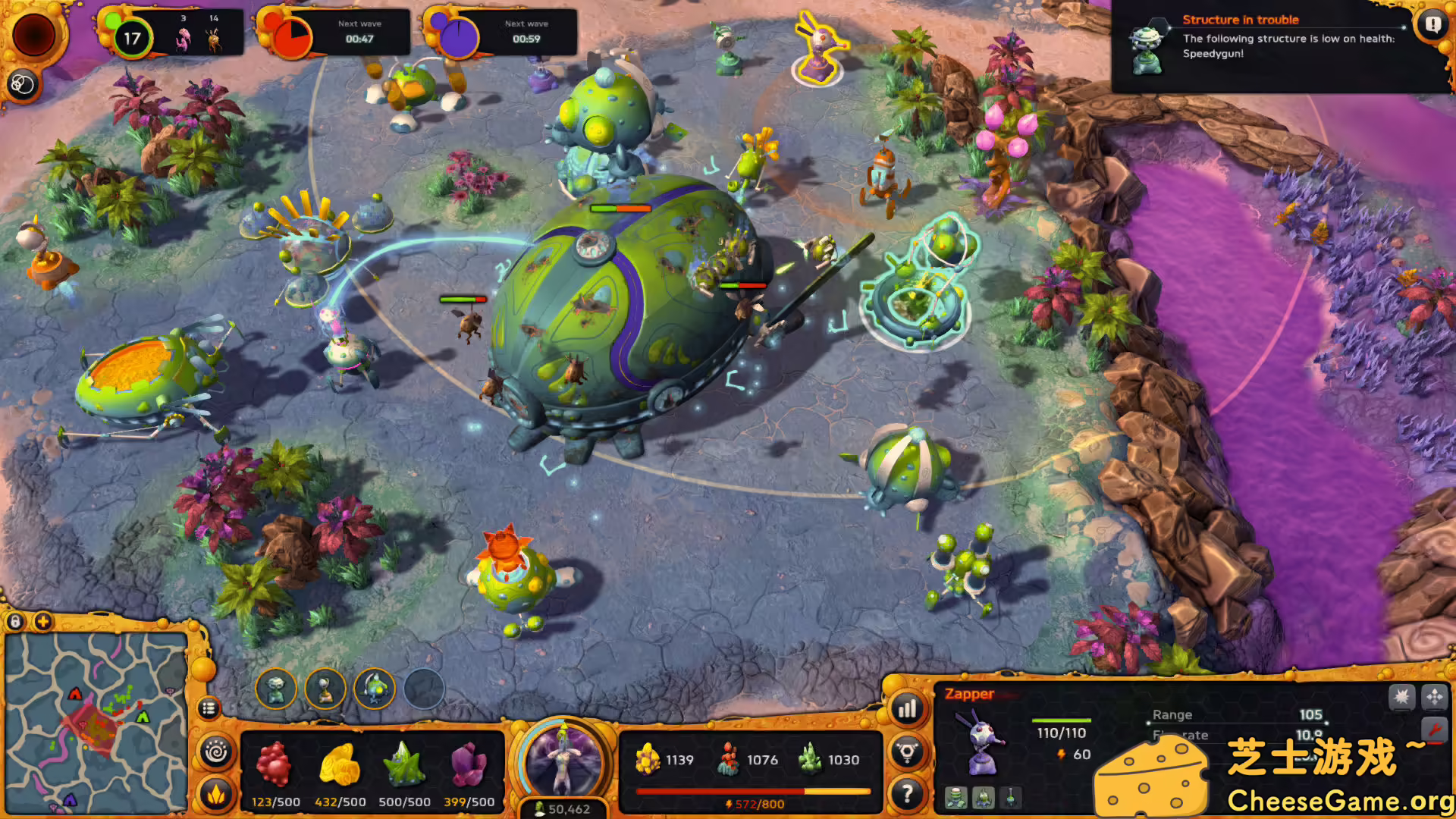The width and height of the screenshot is (1456, 819).
Task: Select the hero portrait
Action: click(x=563, y=761)
